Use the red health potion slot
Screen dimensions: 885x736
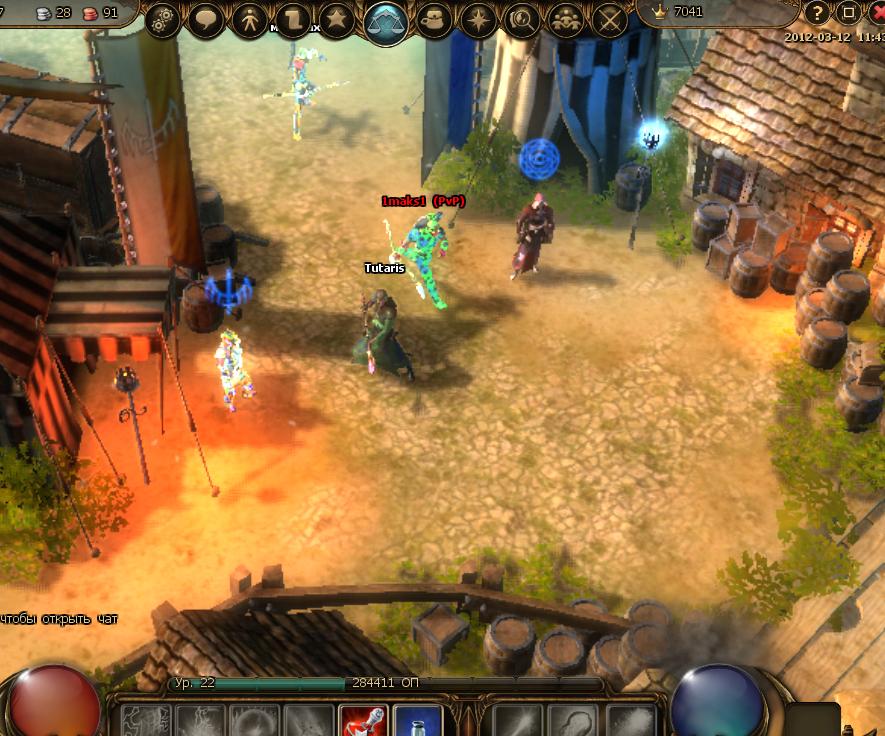363,721
